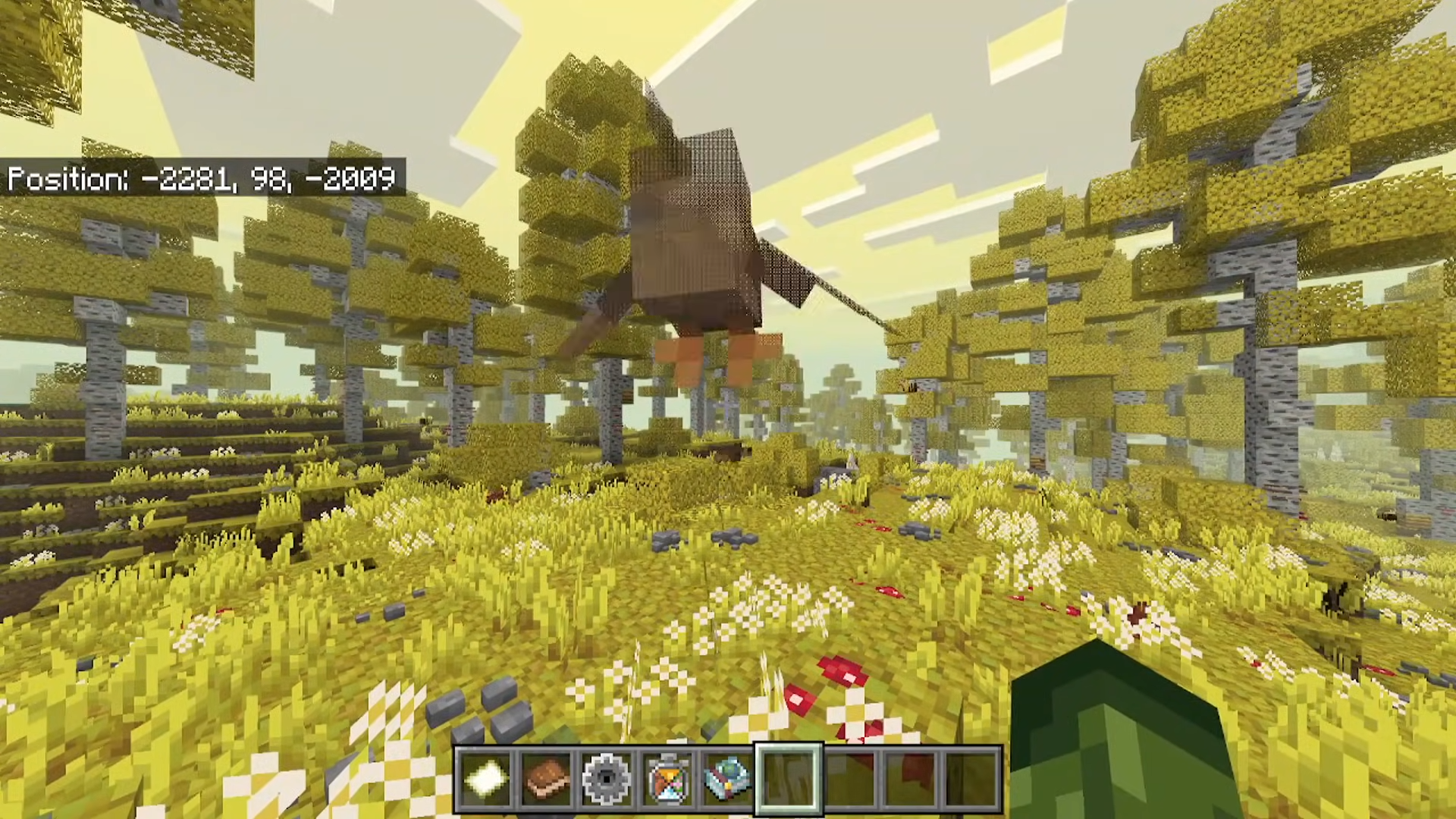Click the highlighted empty hotbar slot
The width and height of the screenshot is (1456, 819).
point(789,779)
